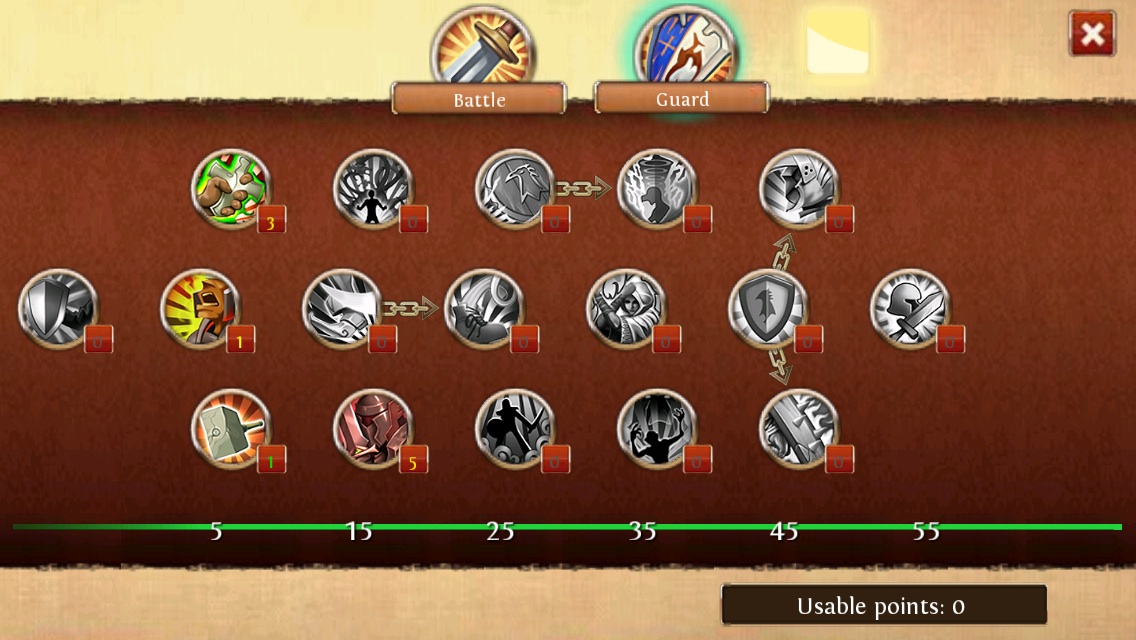Select the shouting warrior skill icon
The height and width of the screenshot is (640, 1136).
[200, 309]
